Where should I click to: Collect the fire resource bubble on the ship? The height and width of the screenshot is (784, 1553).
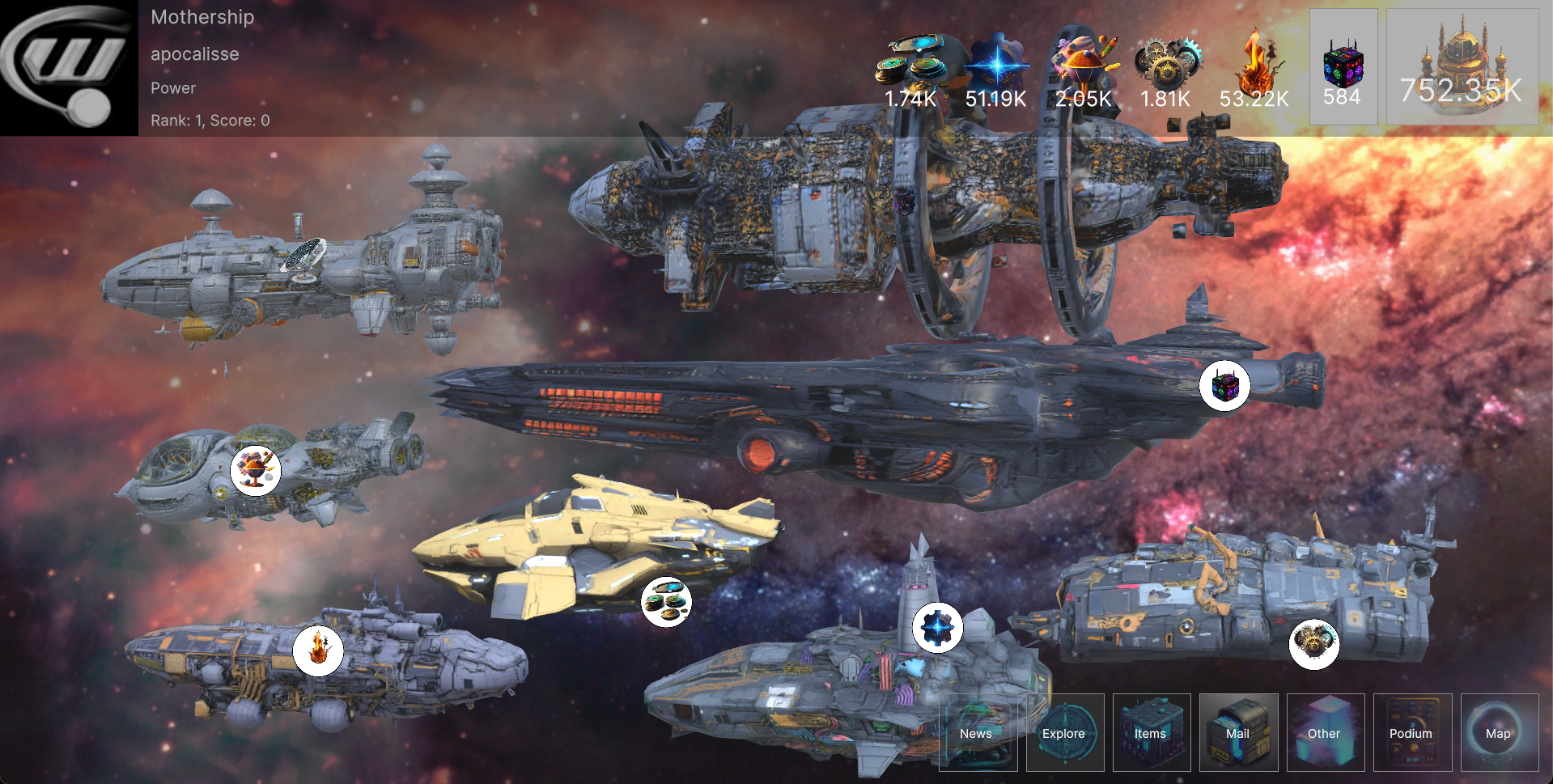pyautogui.click(x=318, y=651)
